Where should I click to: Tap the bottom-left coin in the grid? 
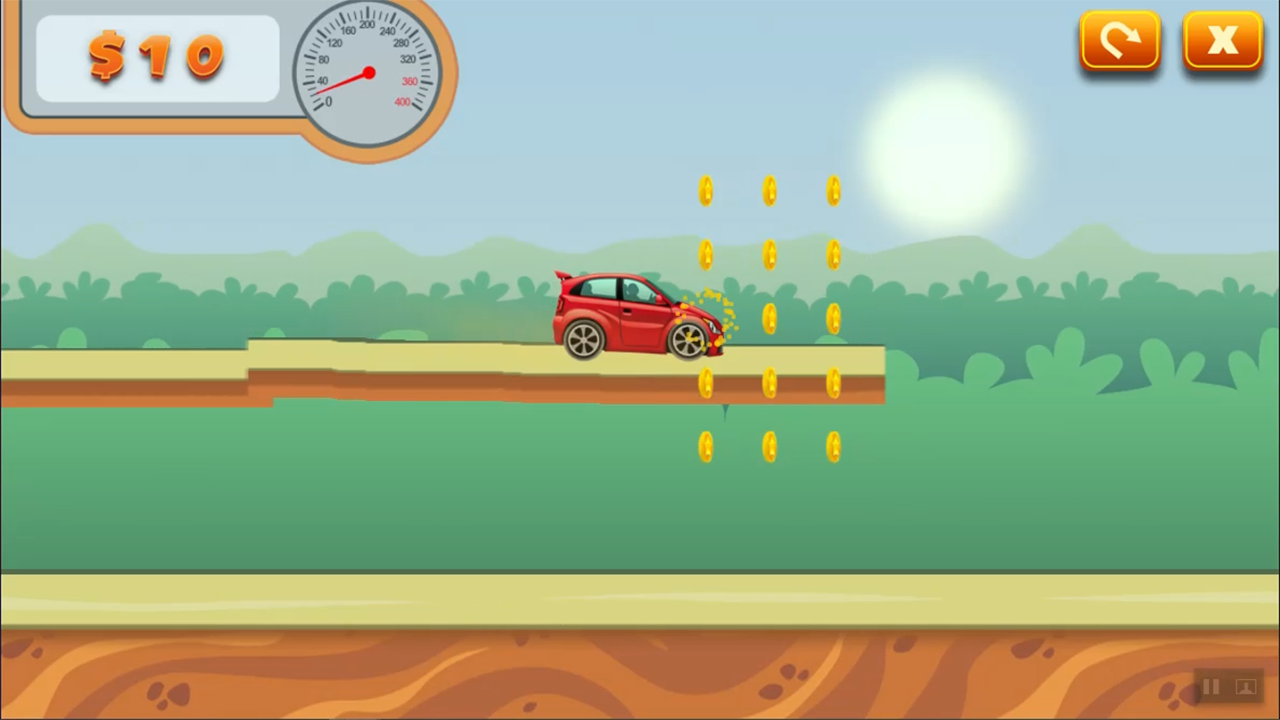pos(707,447)
